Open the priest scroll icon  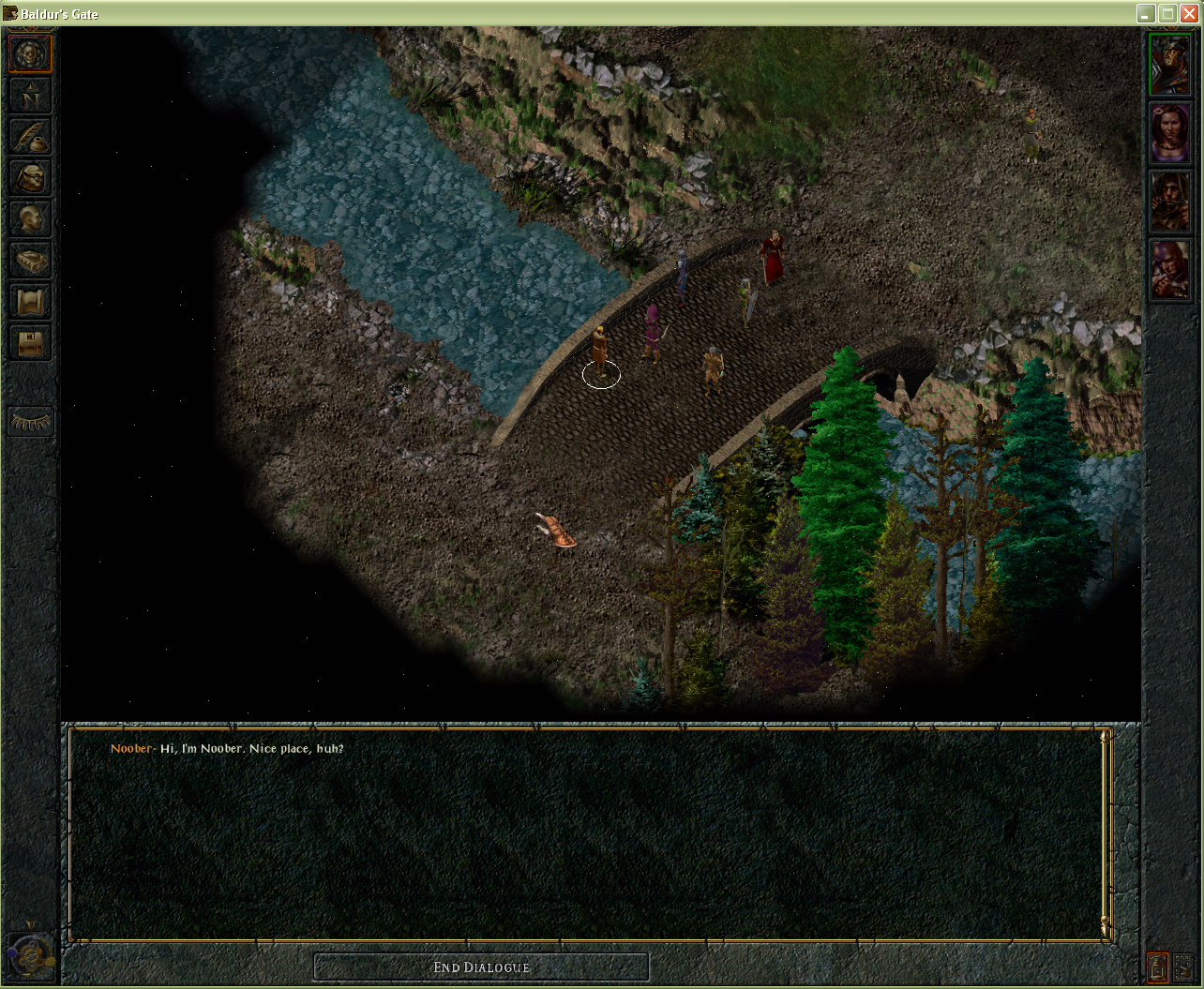tap(30, 302)
